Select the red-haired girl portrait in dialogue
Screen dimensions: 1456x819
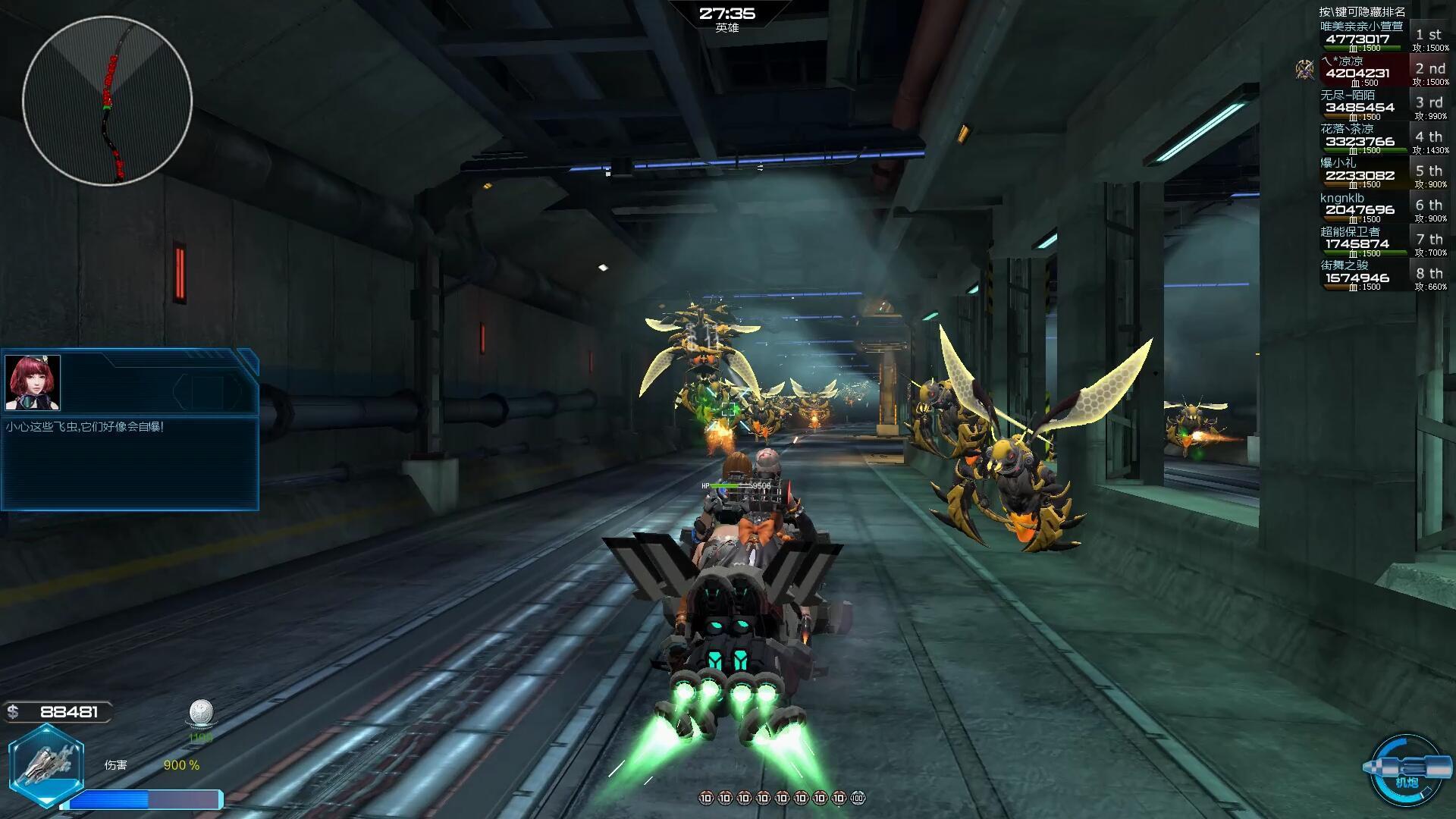[x=33, y=382]
